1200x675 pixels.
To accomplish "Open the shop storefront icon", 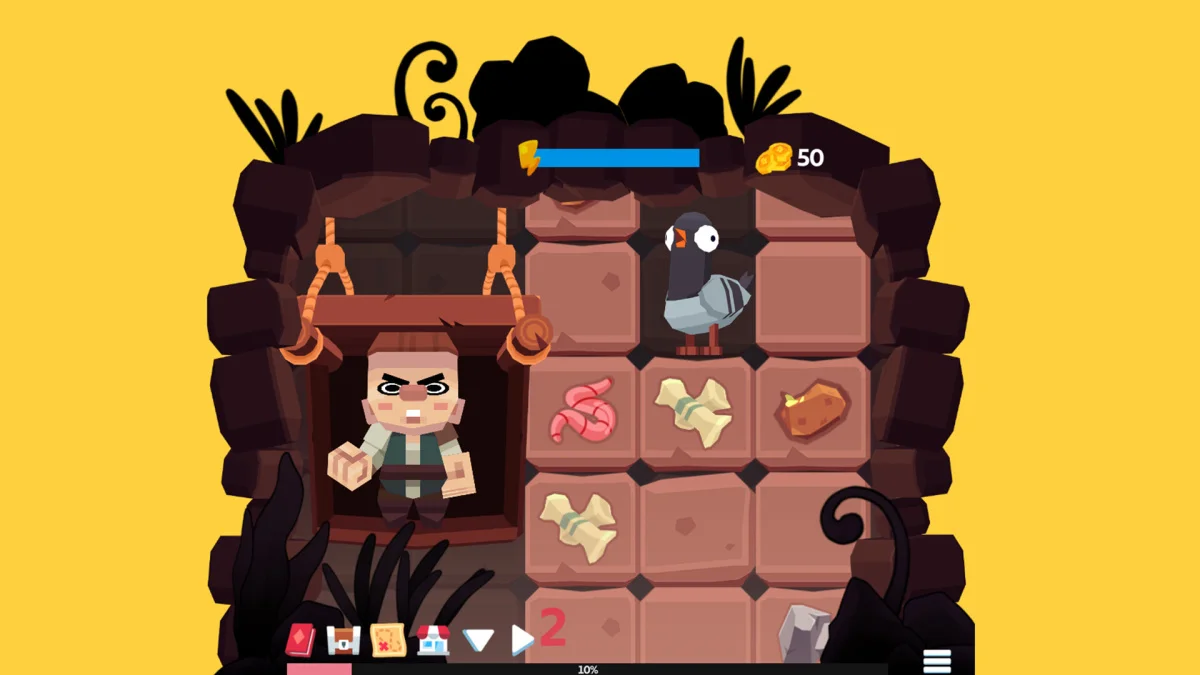I will click(433, 640).
